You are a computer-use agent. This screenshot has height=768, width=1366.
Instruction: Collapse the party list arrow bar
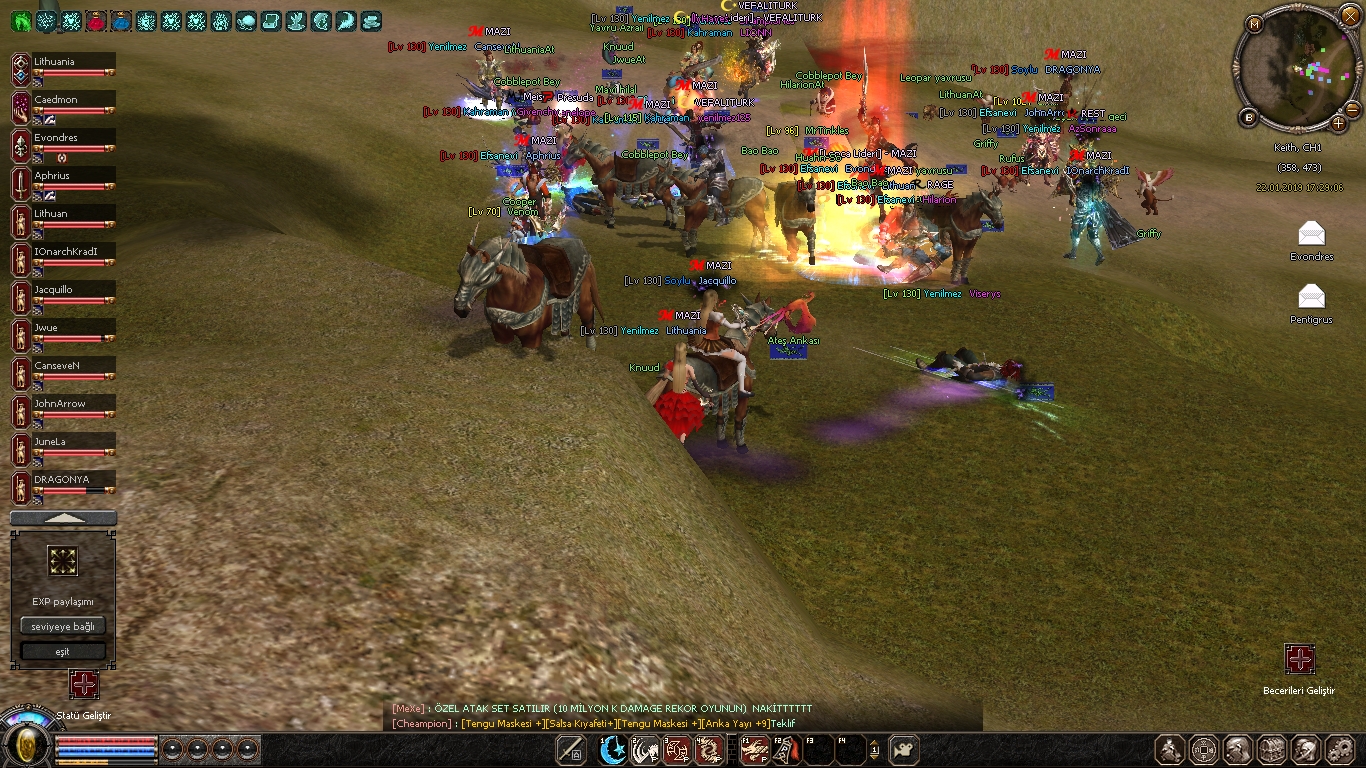[63, 518]
